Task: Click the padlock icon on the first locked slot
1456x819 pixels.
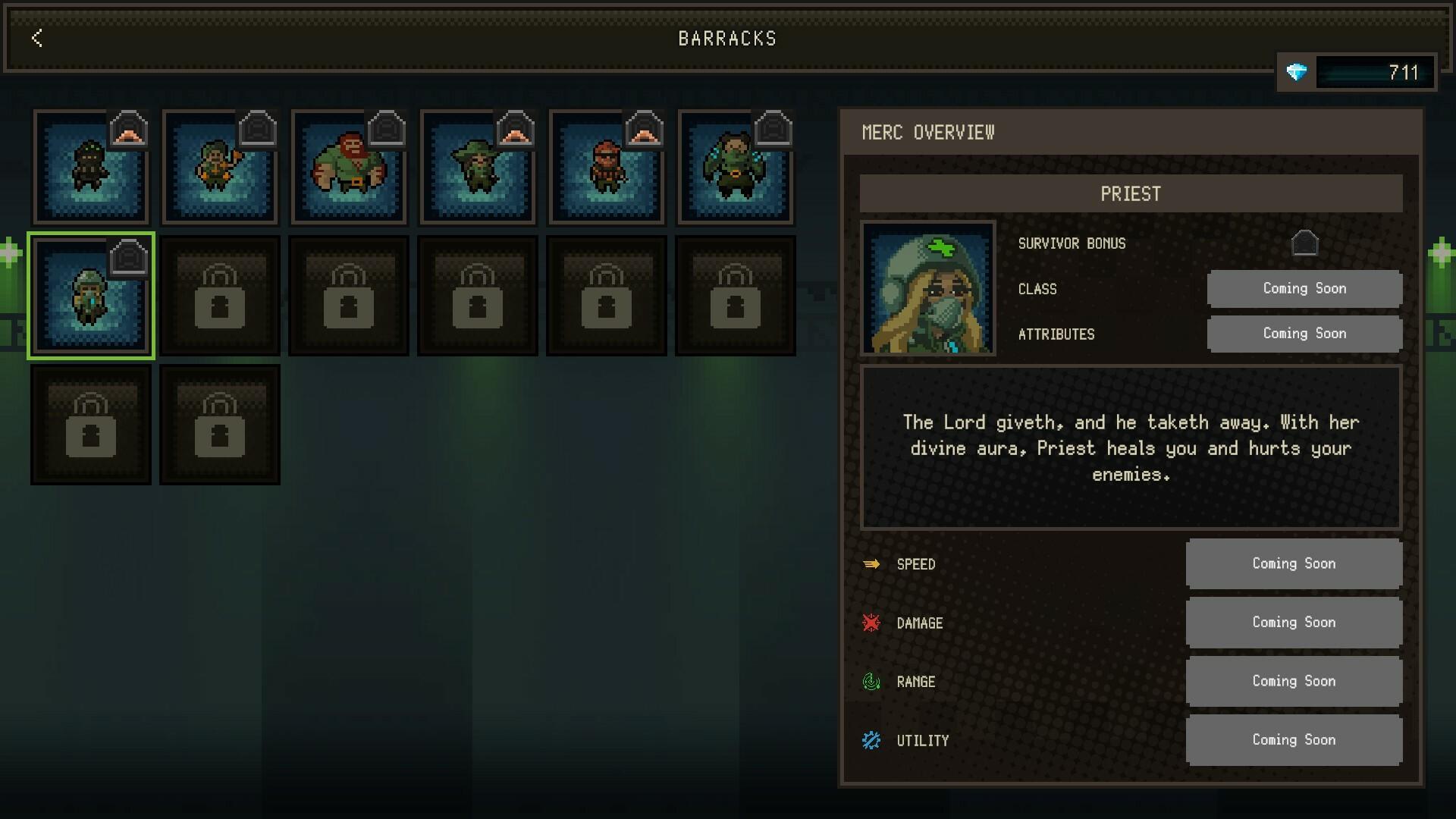Action: pyautogui.click(x=219, y=296)
